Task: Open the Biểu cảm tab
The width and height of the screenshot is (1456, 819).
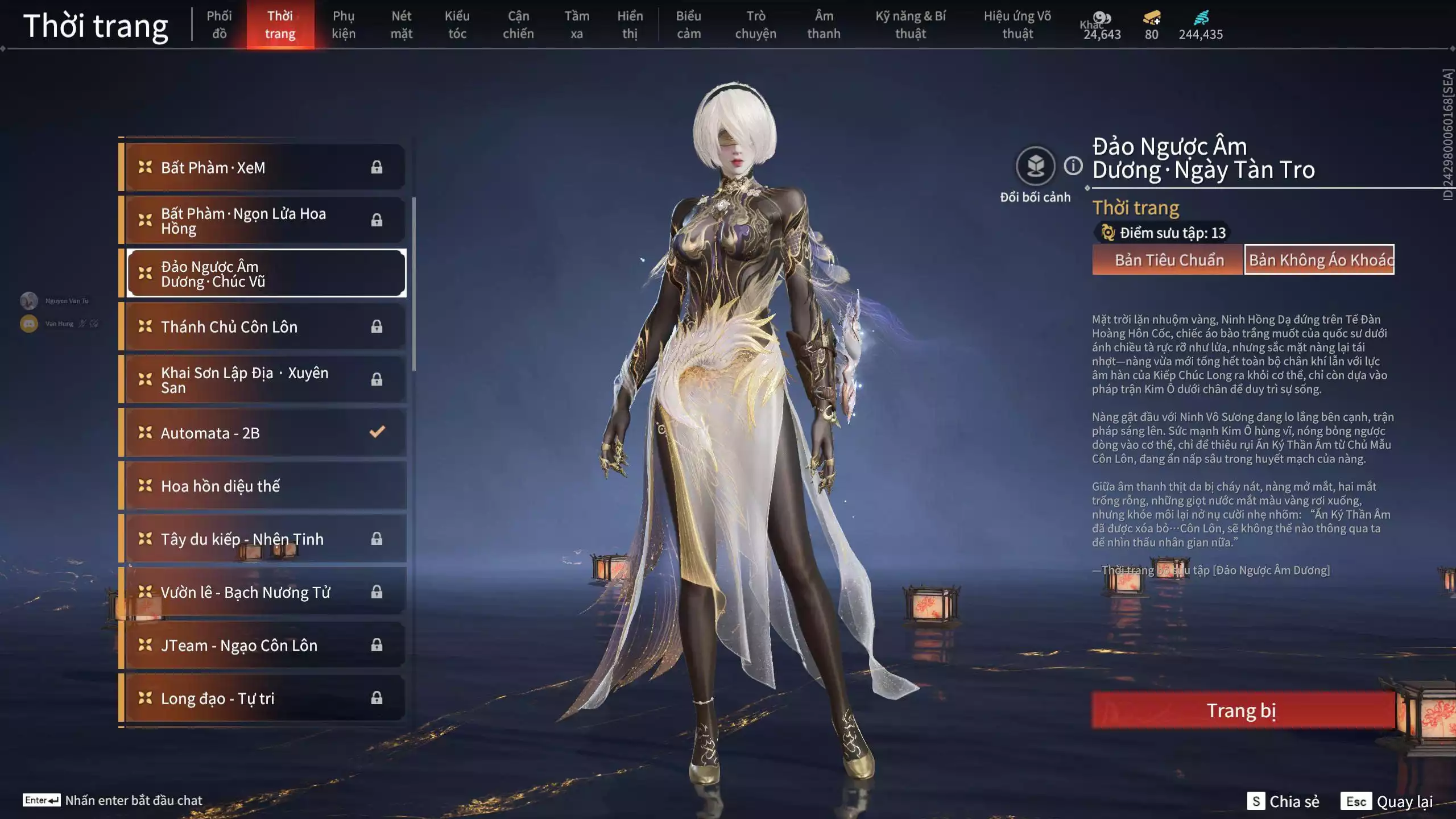Action: [x=688, y=25]
